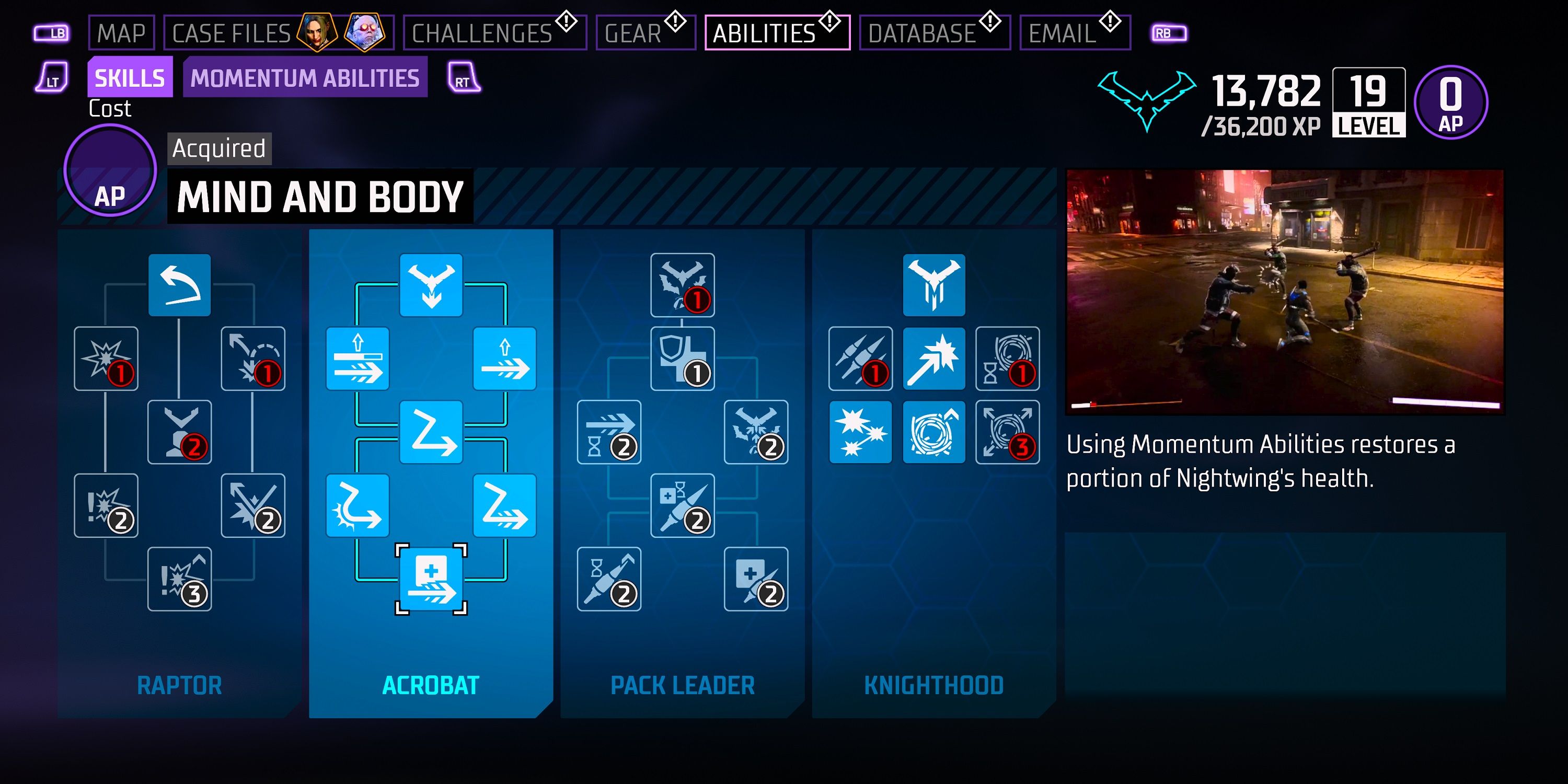
Task: Select the starburst skill in the Knighthood grid
Action: 861,432
